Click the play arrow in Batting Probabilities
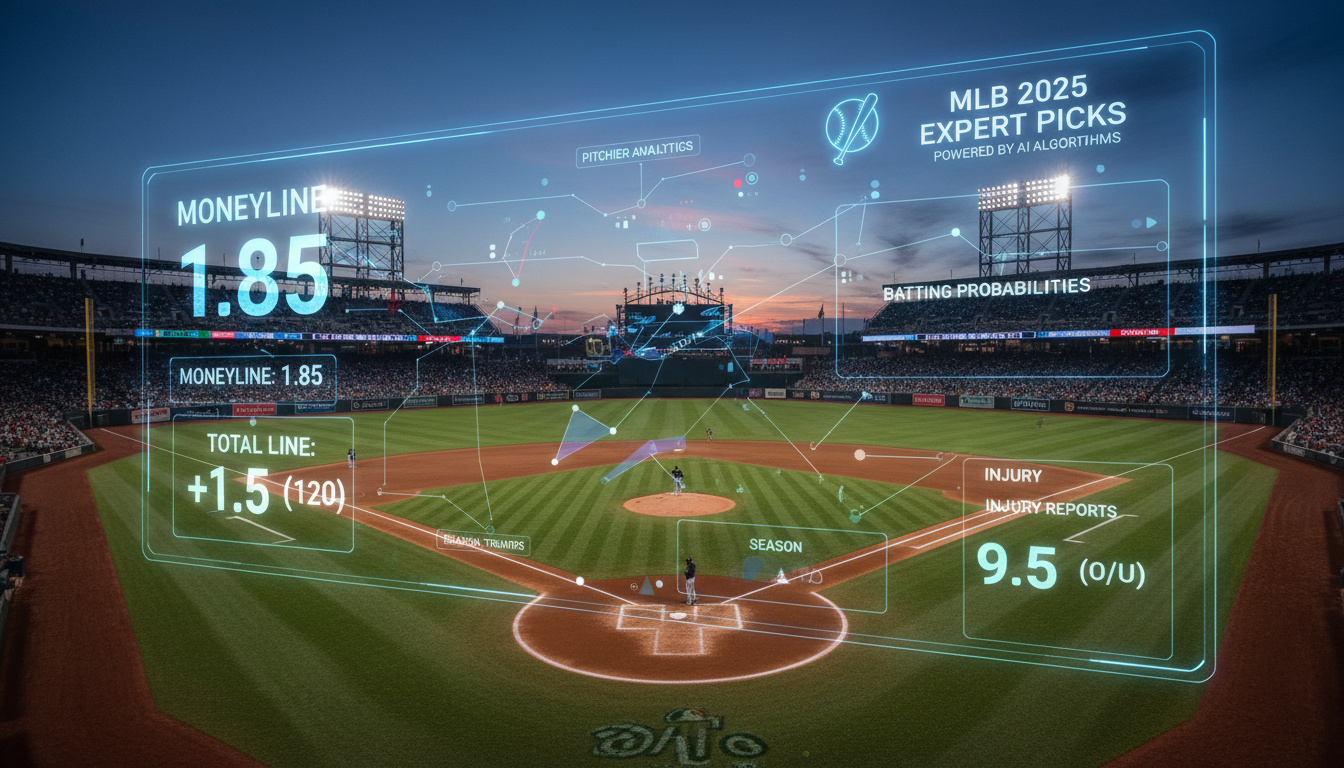Viewport: 1344px width, 768px height. 1151,222
